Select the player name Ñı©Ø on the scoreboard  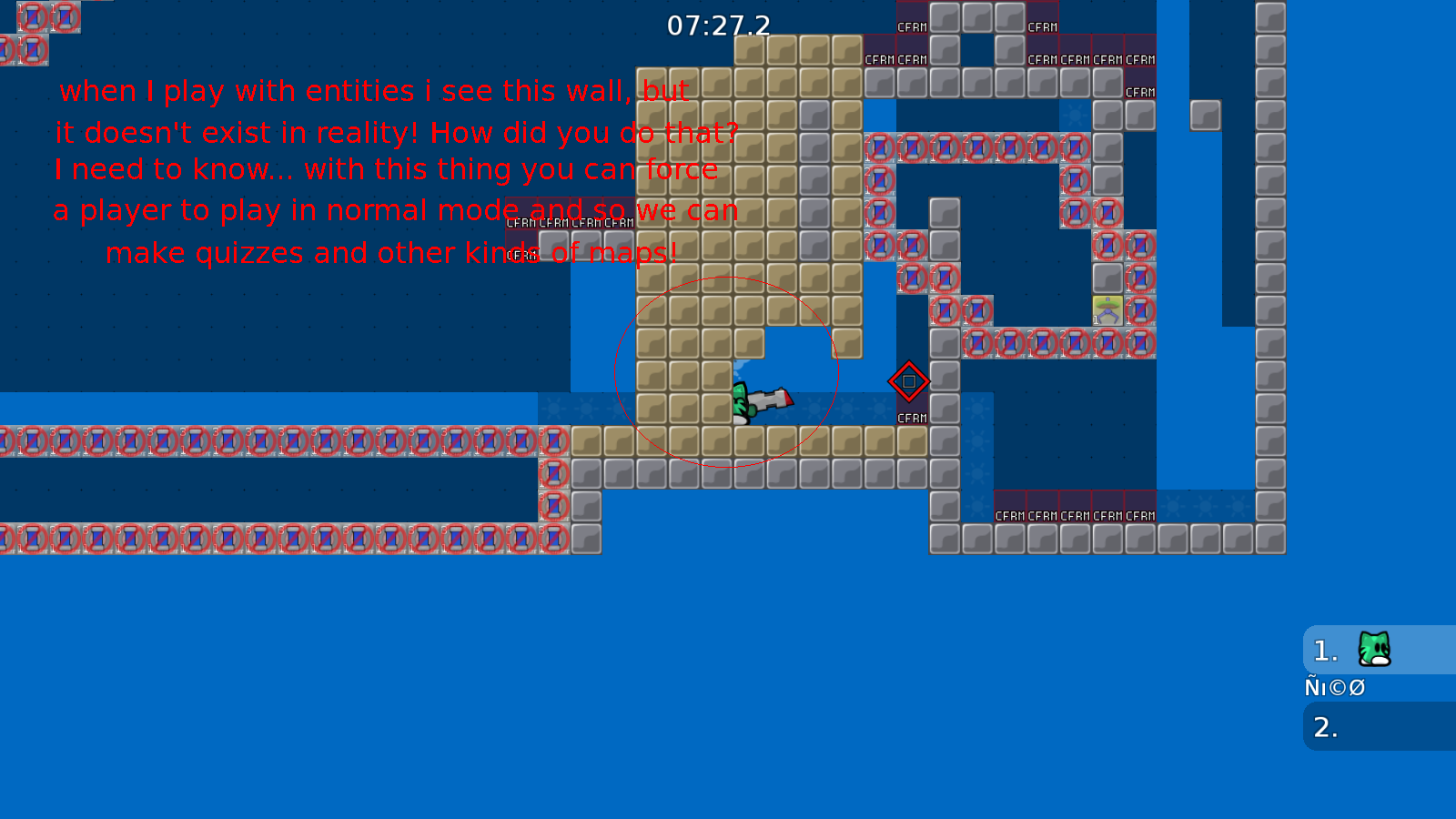click(x=1334, y=688)
